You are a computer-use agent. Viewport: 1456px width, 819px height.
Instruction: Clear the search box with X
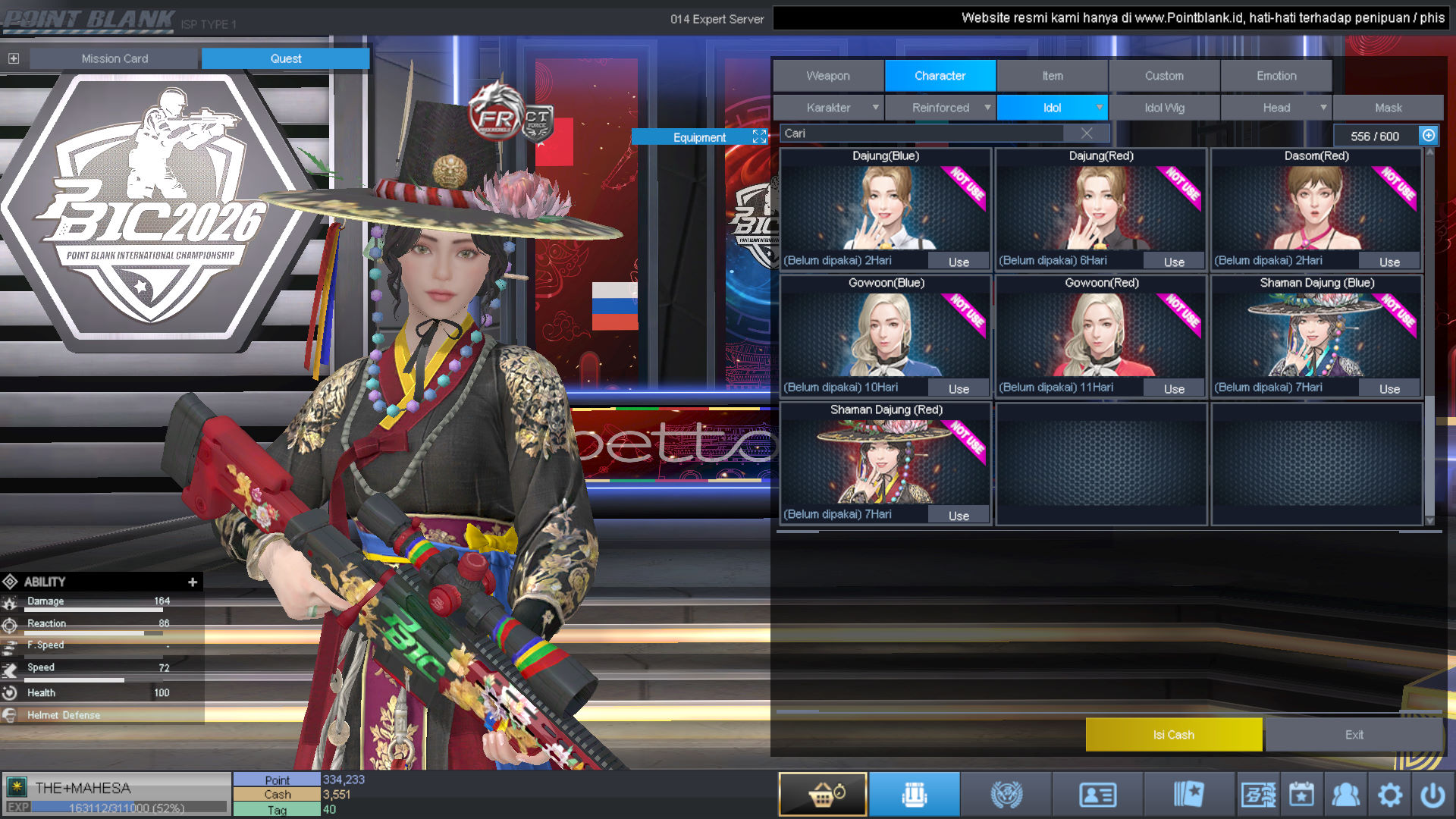click(x=1086, y=133)
